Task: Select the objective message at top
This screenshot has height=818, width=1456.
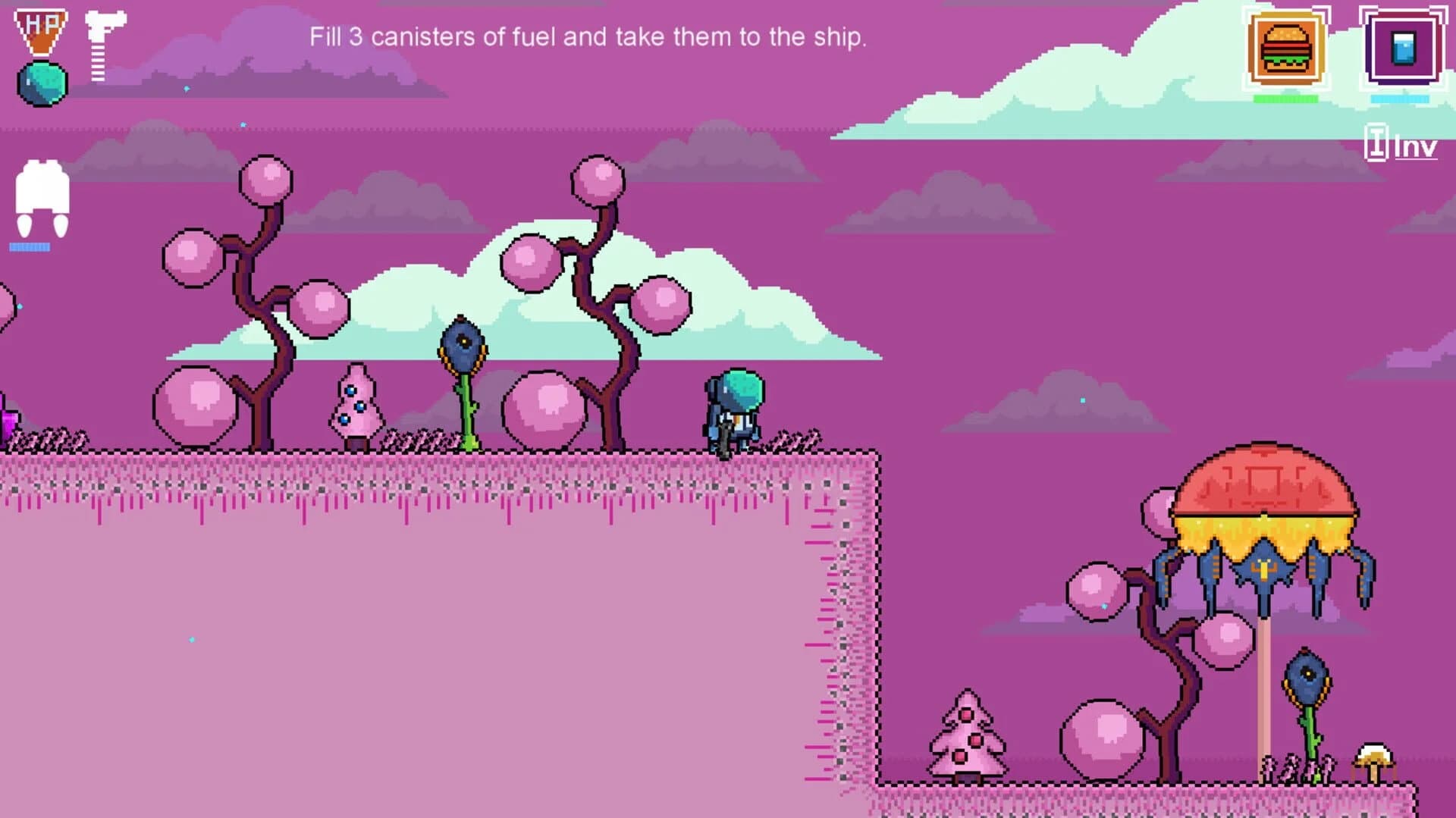Action: (588, 36)
